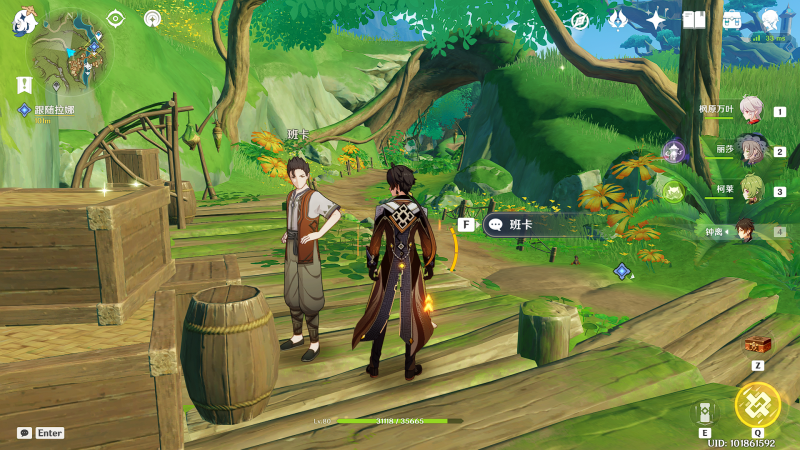Activate Zhongli's Elemental Burst
Image resolution: width=800 pixels, height=450 pixels.
[x=757, y=405]
